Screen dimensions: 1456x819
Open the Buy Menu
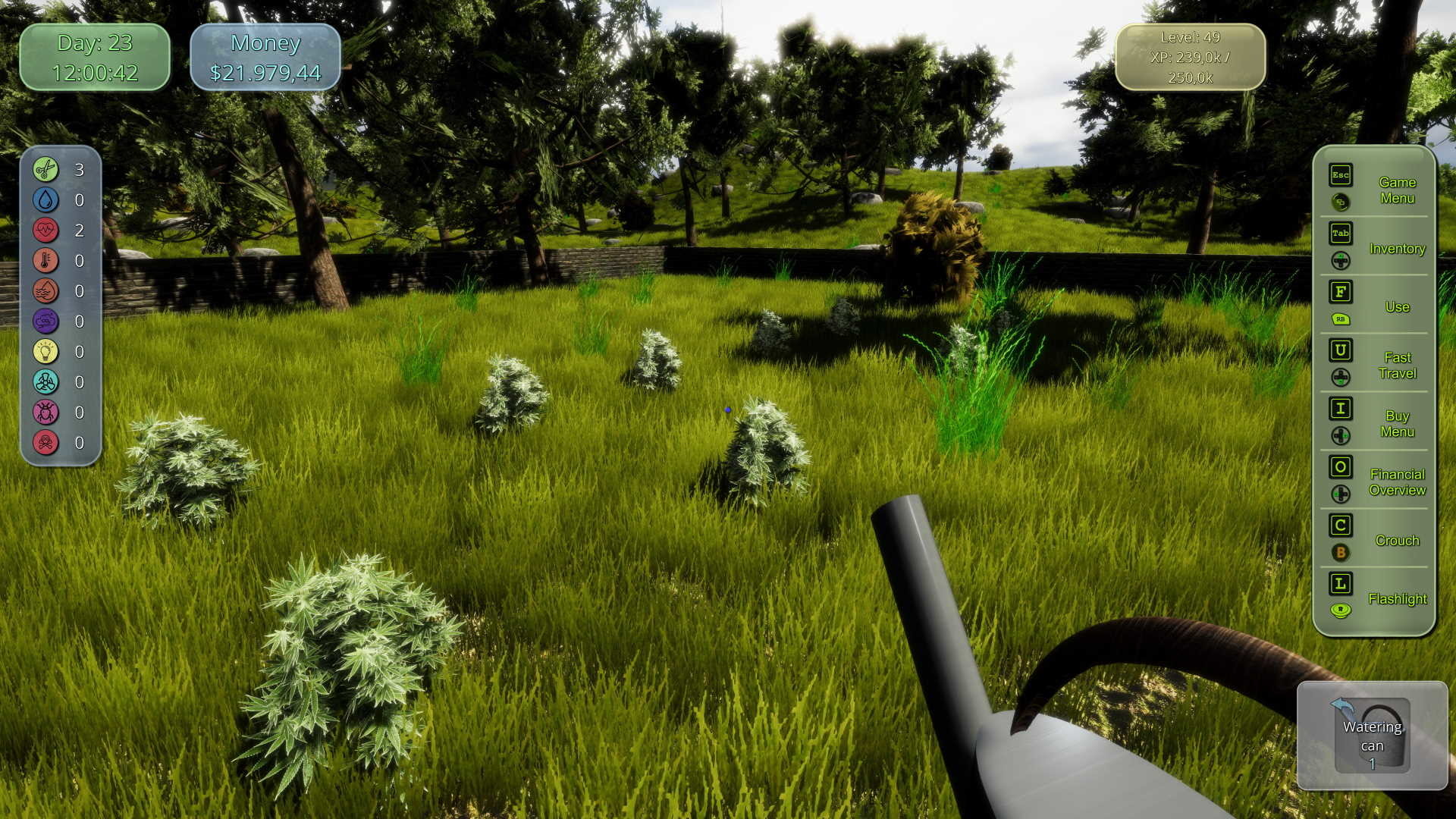coord(1397,424)
